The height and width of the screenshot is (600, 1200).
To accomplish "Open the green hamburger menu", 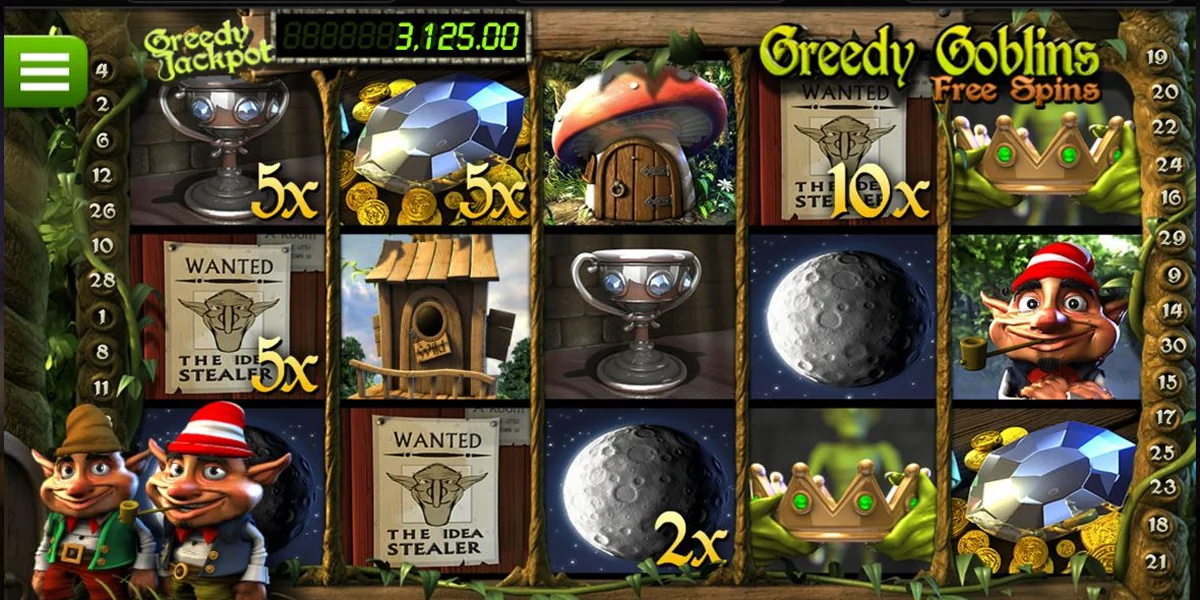I will coord(45,71).
